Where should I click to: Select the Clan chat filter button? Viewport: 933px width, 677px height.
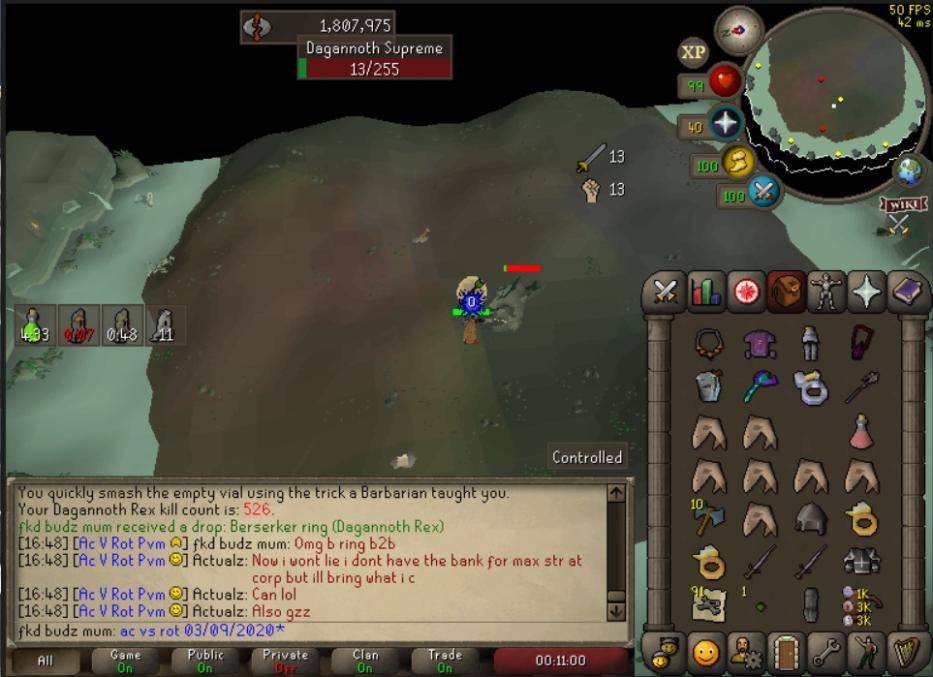click(365, 660)
